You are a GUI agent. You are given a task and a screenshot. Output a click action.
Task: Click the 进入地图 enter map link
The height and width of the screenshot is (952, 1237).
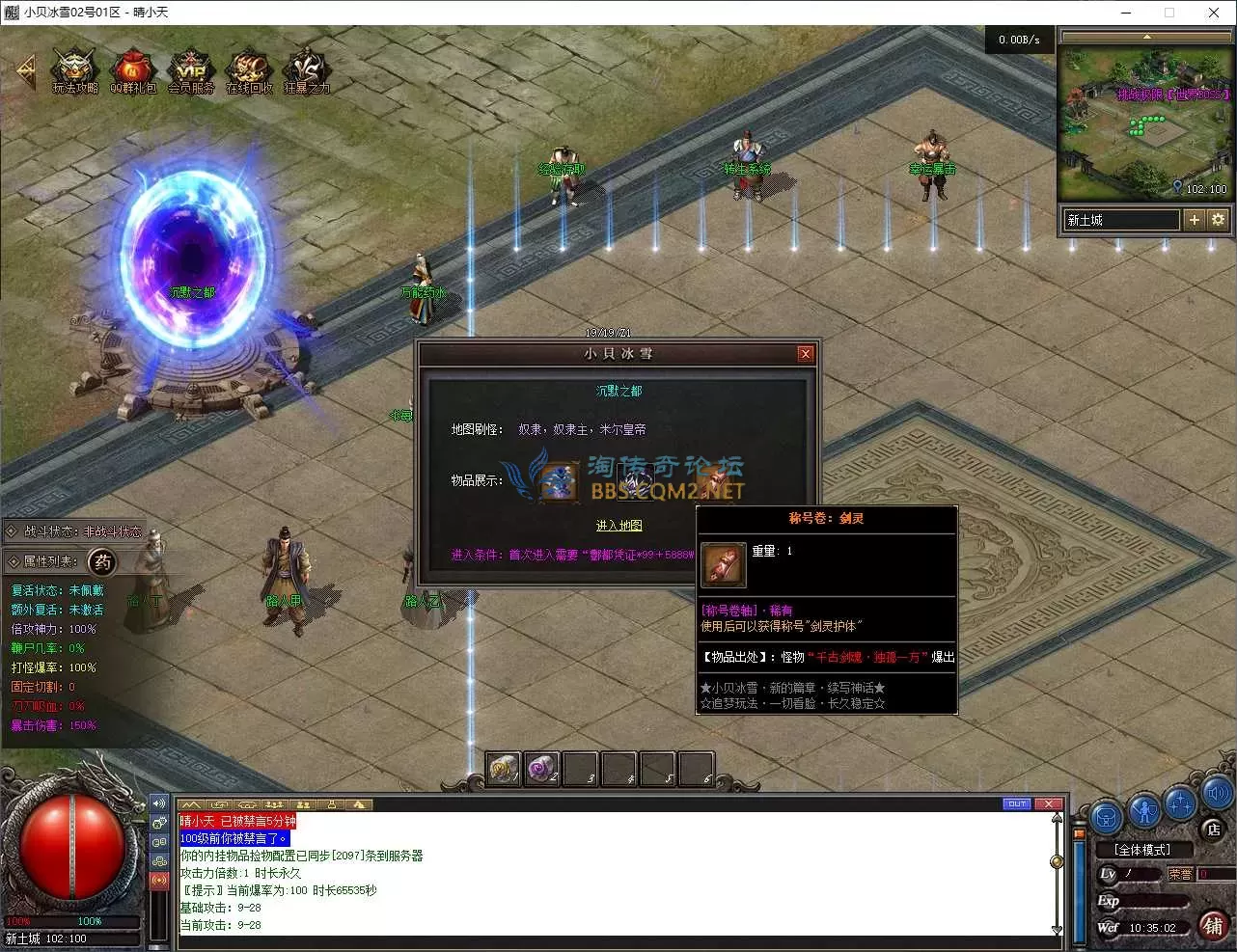coord(618,526)
